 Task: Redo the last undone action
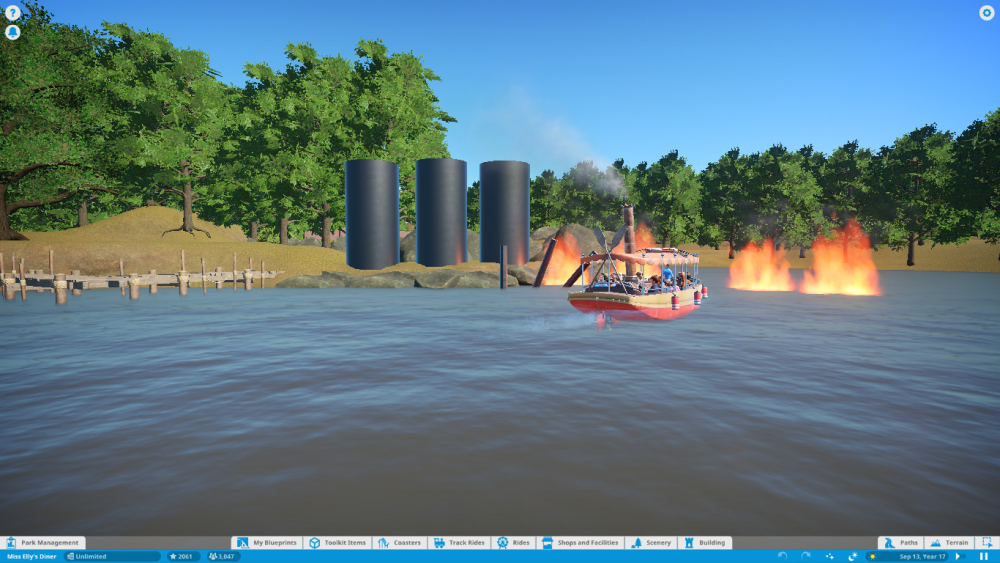(x=806, y=556)
